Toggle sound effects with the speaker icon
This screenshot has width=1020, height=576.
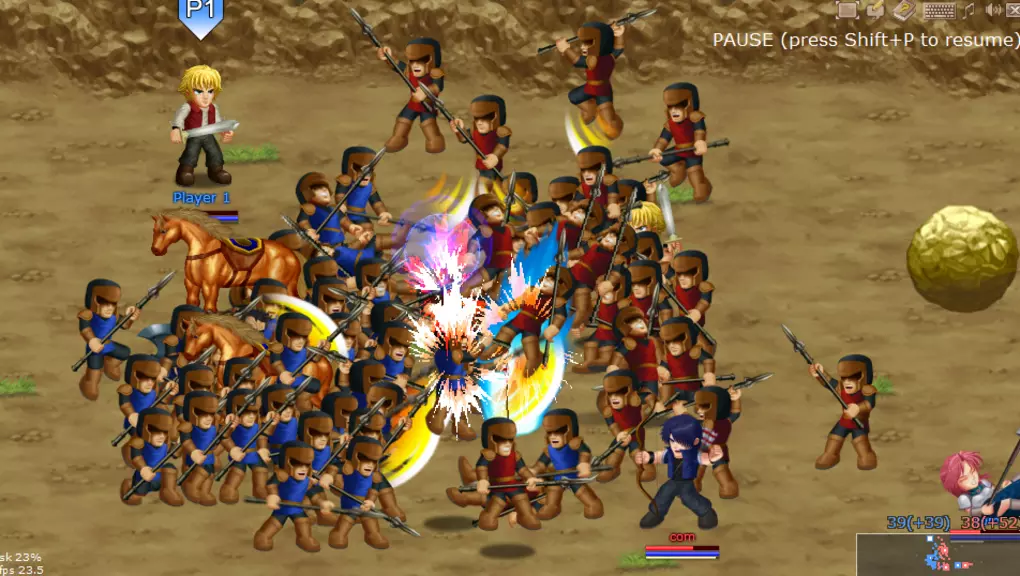point(993,11)
